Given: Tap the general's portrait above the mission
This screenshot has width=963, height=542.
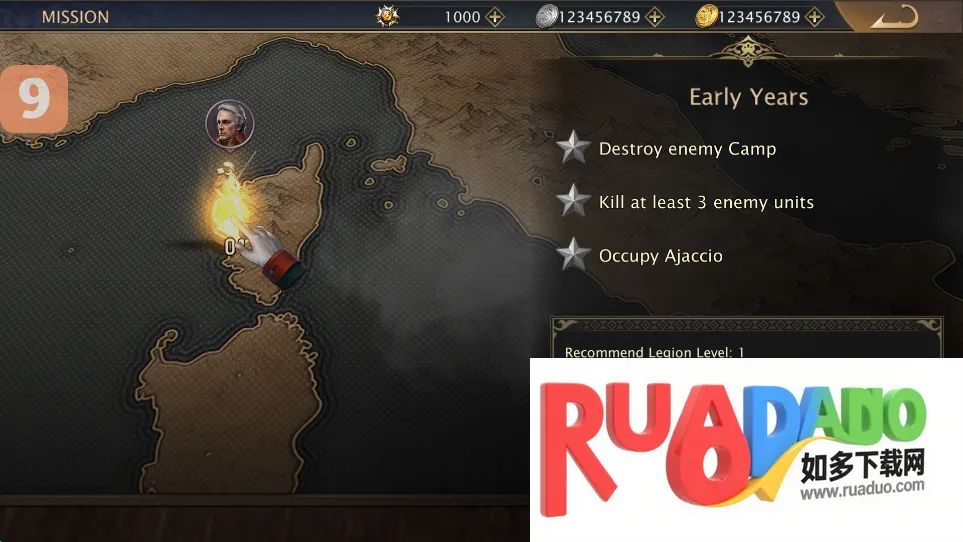Looking at the screenshot, I should (x=229, y=124).
